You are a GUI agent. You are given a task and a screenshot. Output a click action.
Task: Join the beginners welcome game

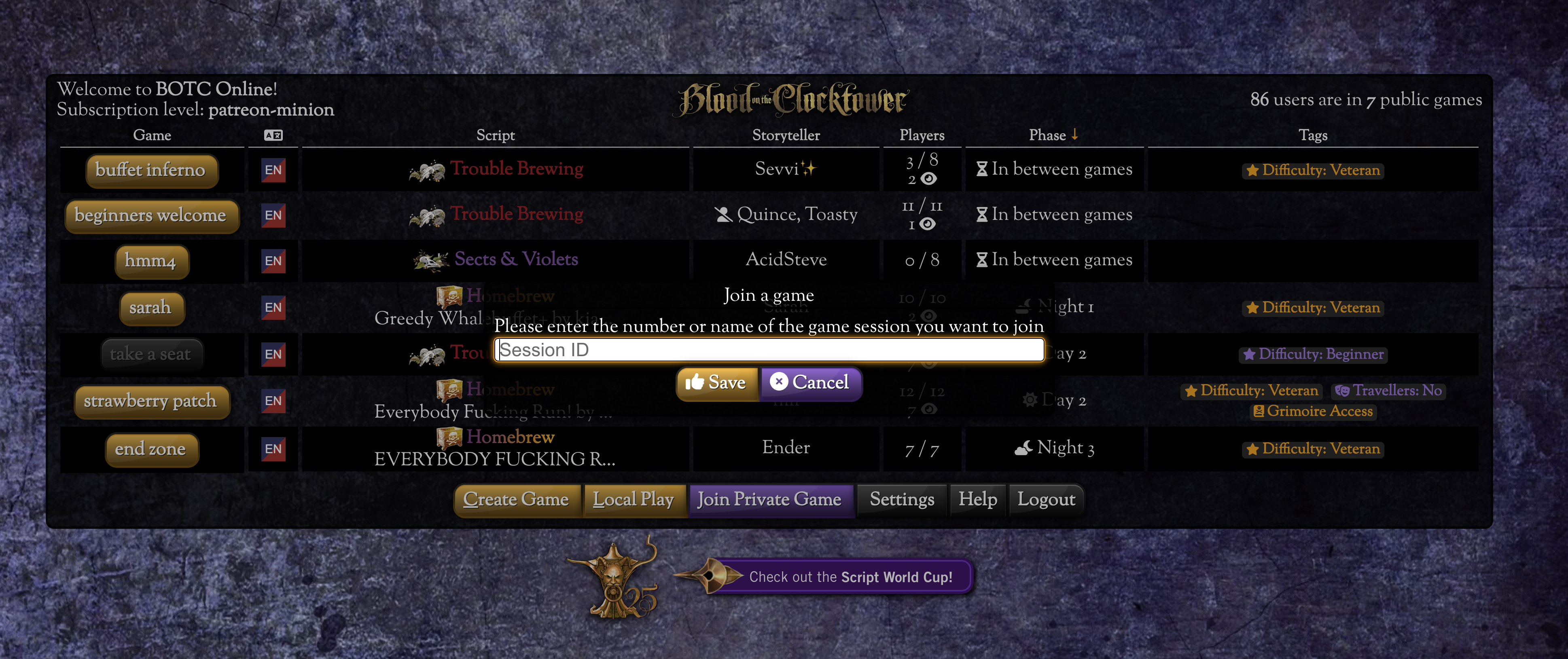[150, 215]
